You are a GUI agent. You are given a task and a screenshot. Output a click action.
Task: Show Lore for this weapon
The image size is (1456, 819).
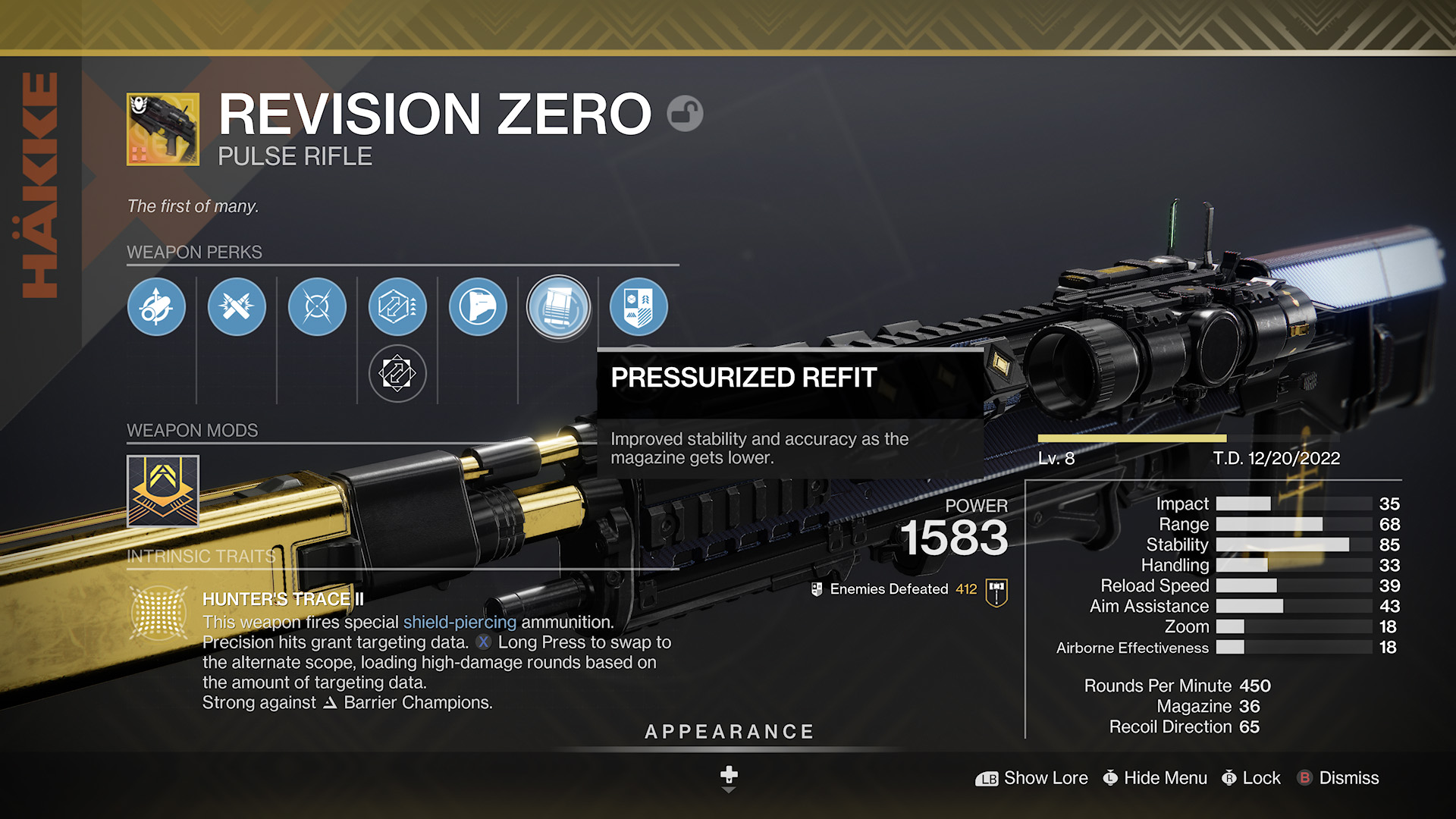tap(1031, 778)
